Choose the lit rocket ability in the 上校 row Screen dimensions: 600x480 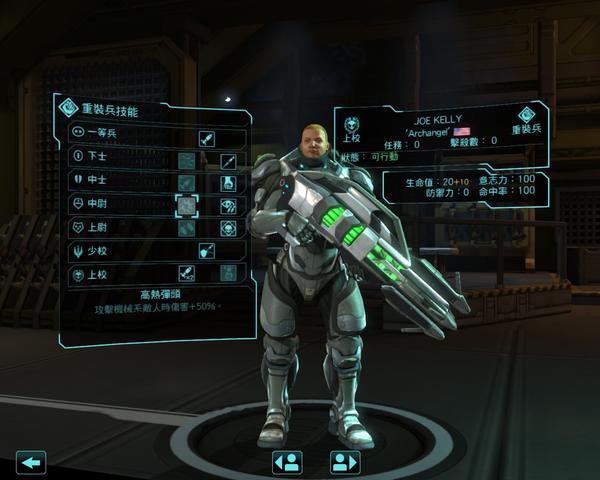186,272
